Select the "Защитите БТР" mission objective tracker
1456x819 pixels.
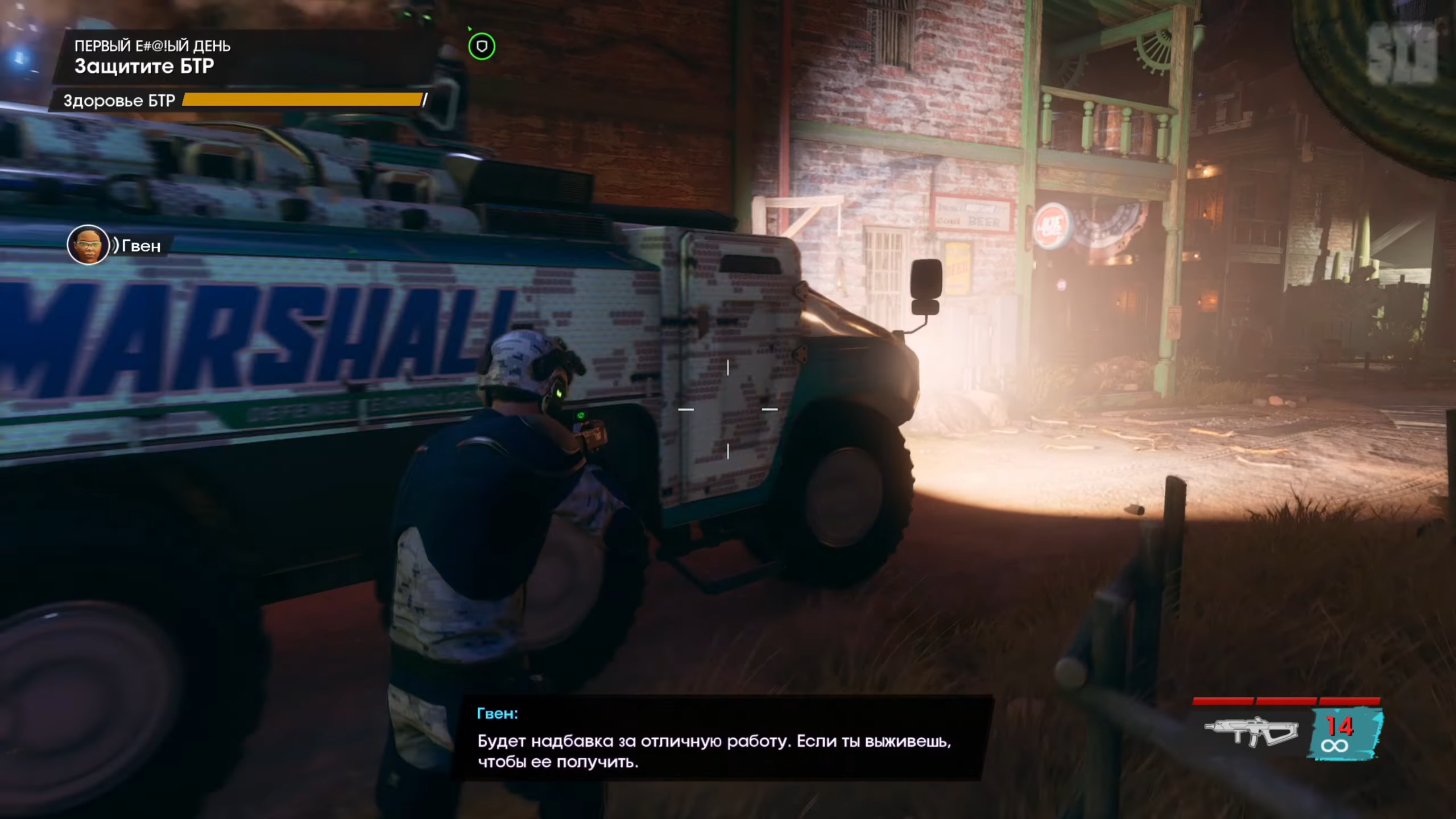coord(144,67)
